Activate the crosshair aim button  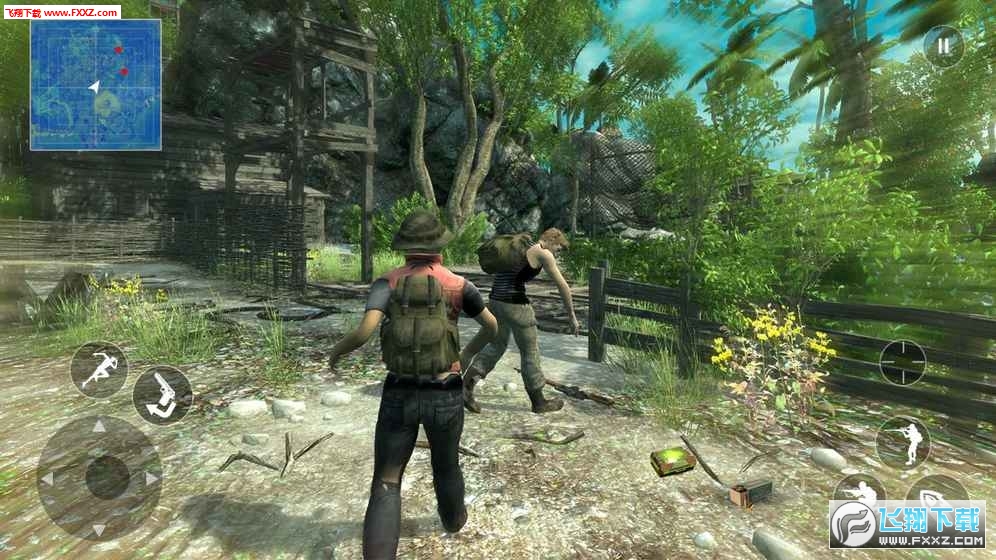coord(902,362)
